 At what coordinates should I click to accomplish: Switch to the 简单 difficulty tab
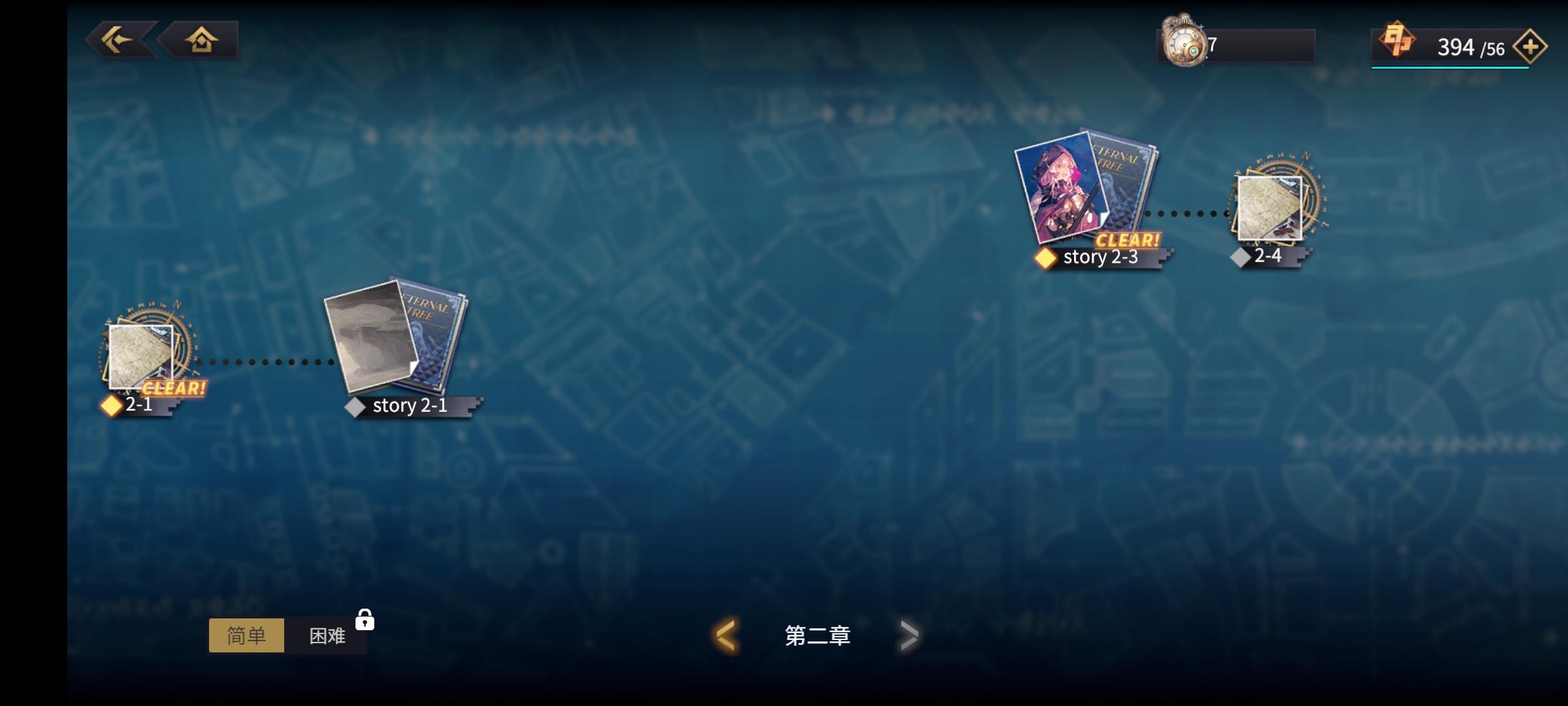[x=247, y=635]
